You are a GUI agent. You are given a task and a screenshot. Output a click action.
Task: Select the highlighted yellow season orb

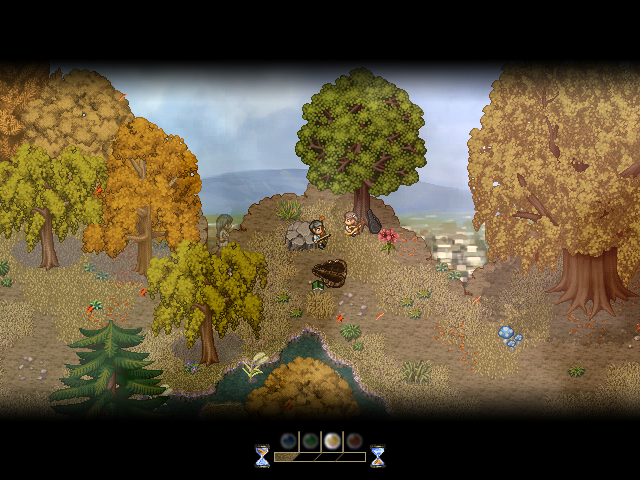(332, 441)
